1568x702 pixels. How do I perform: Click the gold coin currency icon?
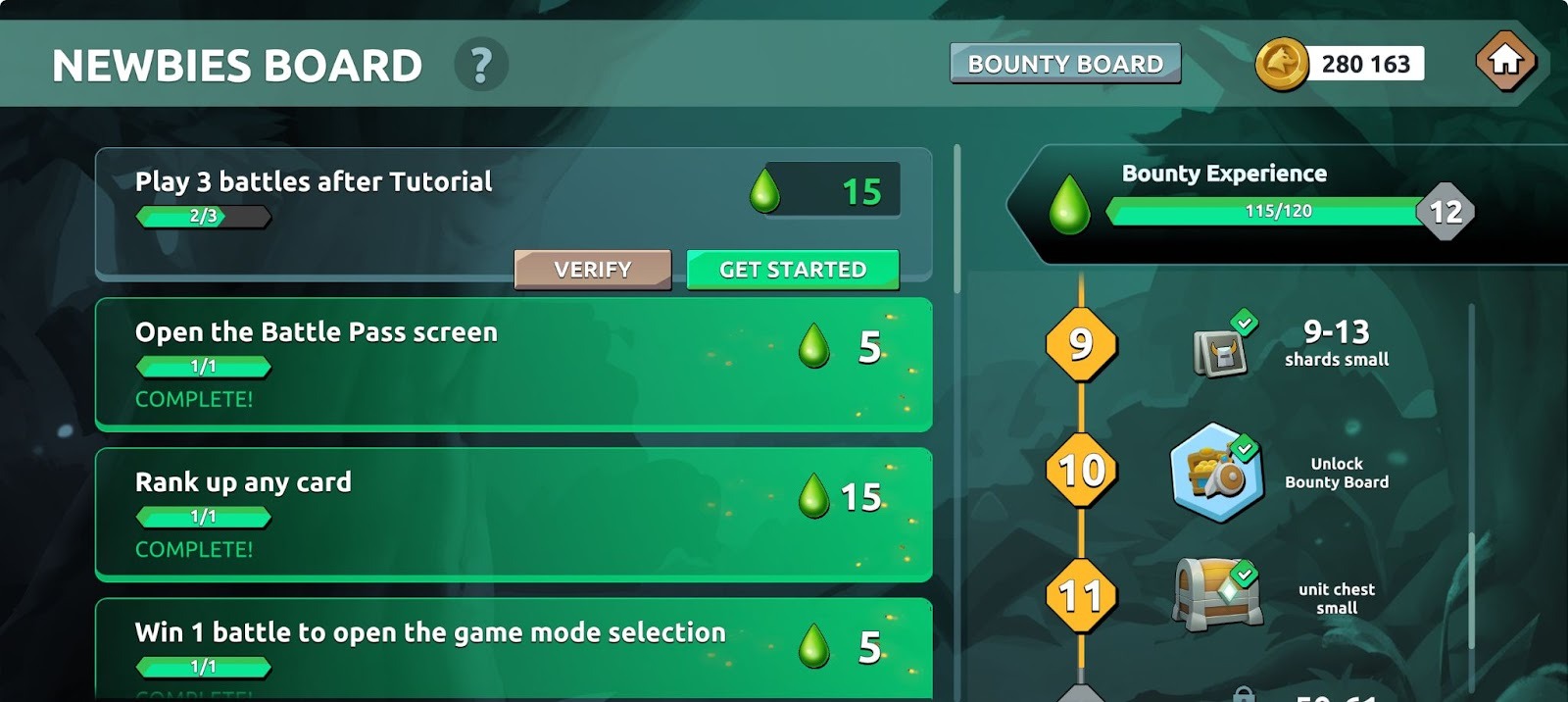tap(1281, 65)
